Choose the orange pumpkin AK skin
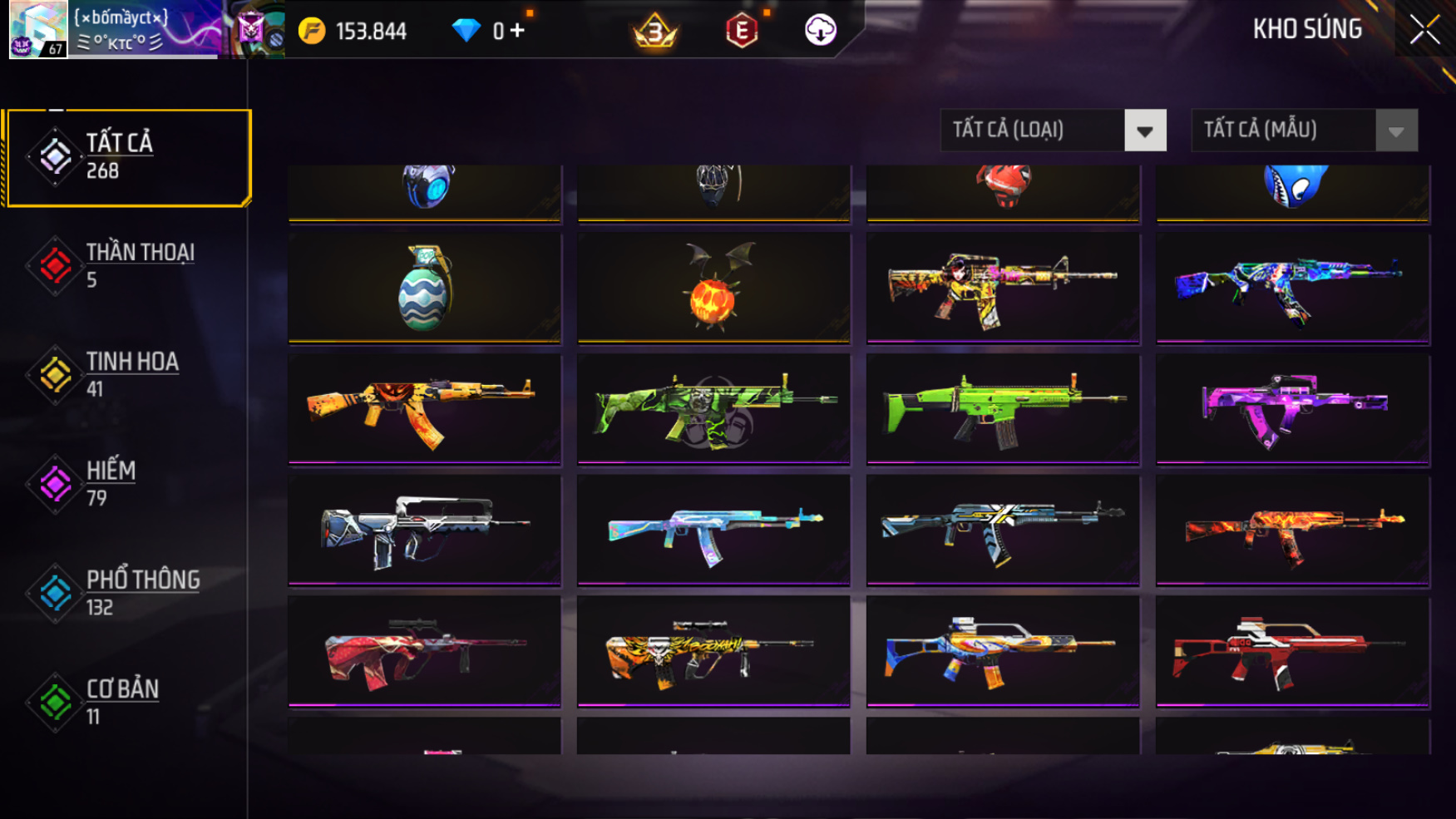1456x819 pixels. (425, 408)
